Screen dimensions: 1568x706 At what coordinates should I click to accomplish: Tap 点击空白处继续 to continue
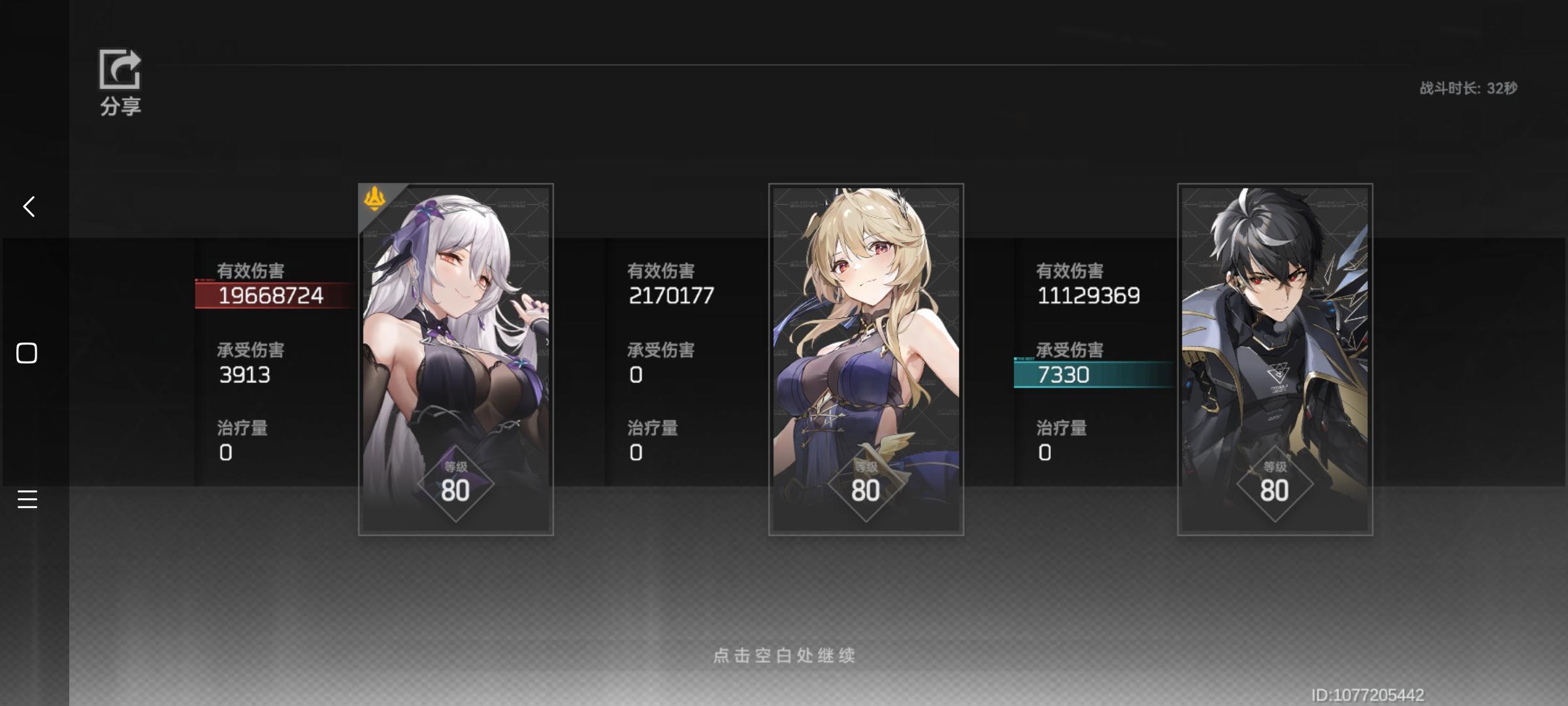coord(784,657)
